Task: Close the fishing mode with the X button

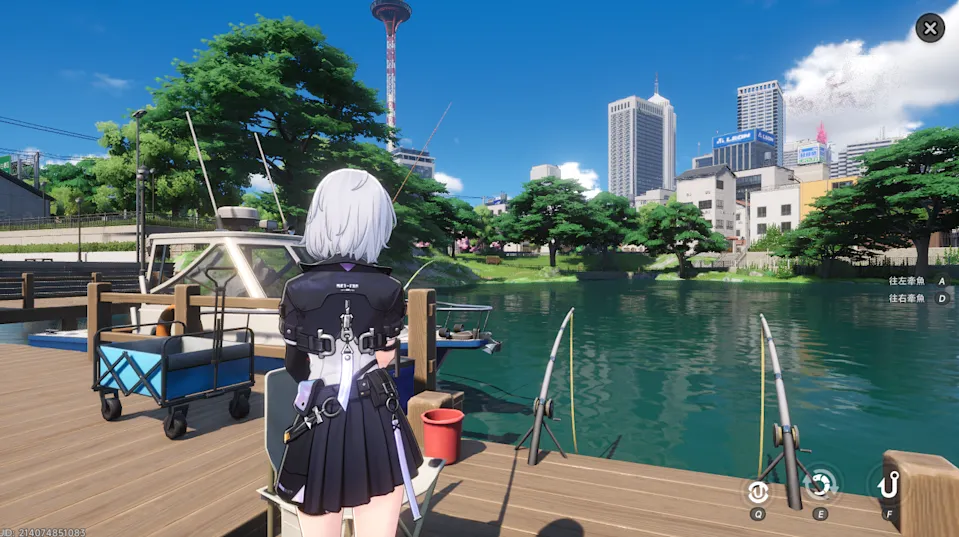Action: pyautogui.click(x=930, y=28)
